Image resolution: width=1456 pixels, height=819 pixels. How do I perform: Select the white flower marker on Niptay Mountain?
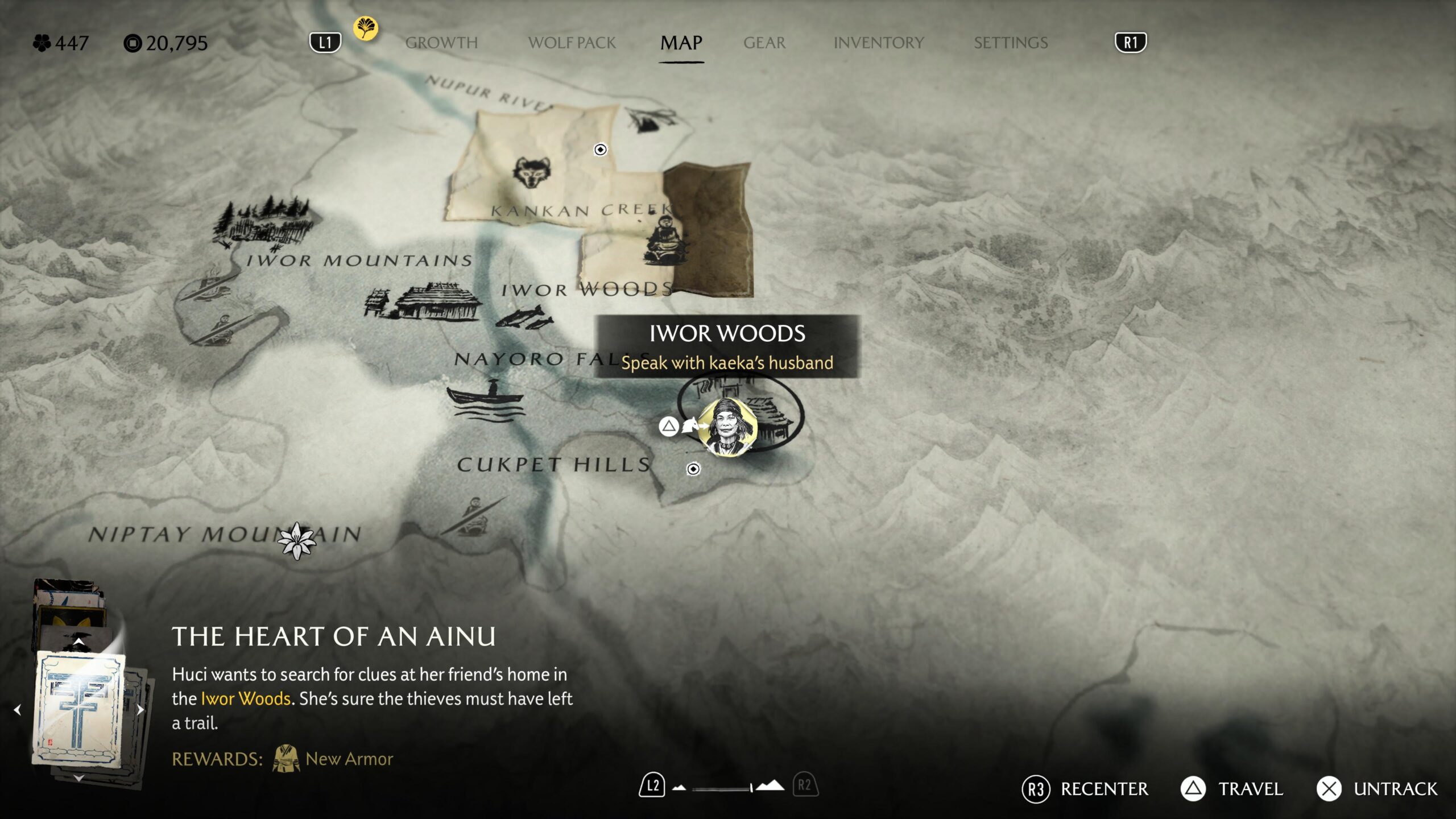click(296, 541)
